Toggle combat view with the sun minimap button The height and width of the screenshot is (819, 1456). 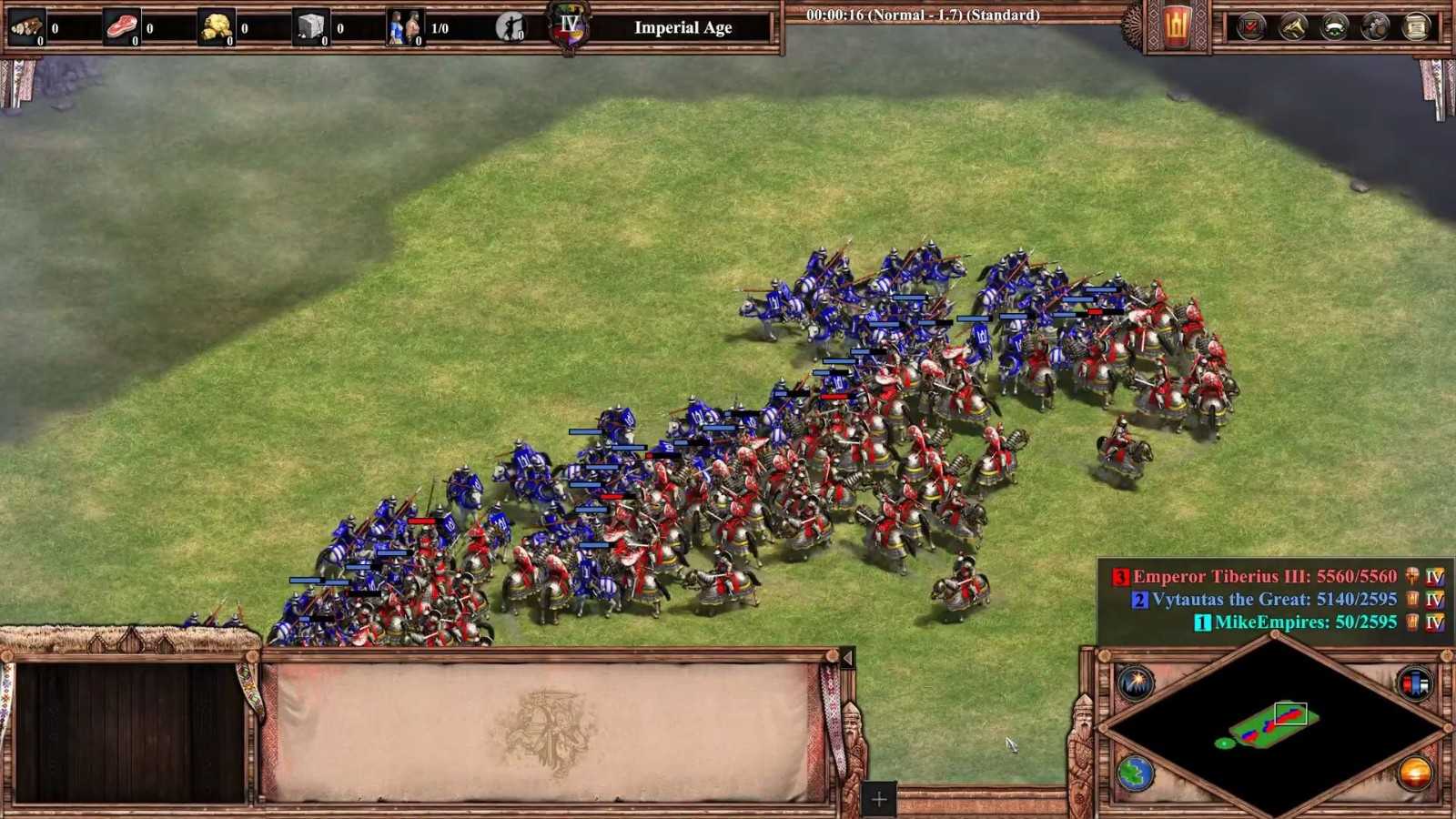tap(1416, 772)
